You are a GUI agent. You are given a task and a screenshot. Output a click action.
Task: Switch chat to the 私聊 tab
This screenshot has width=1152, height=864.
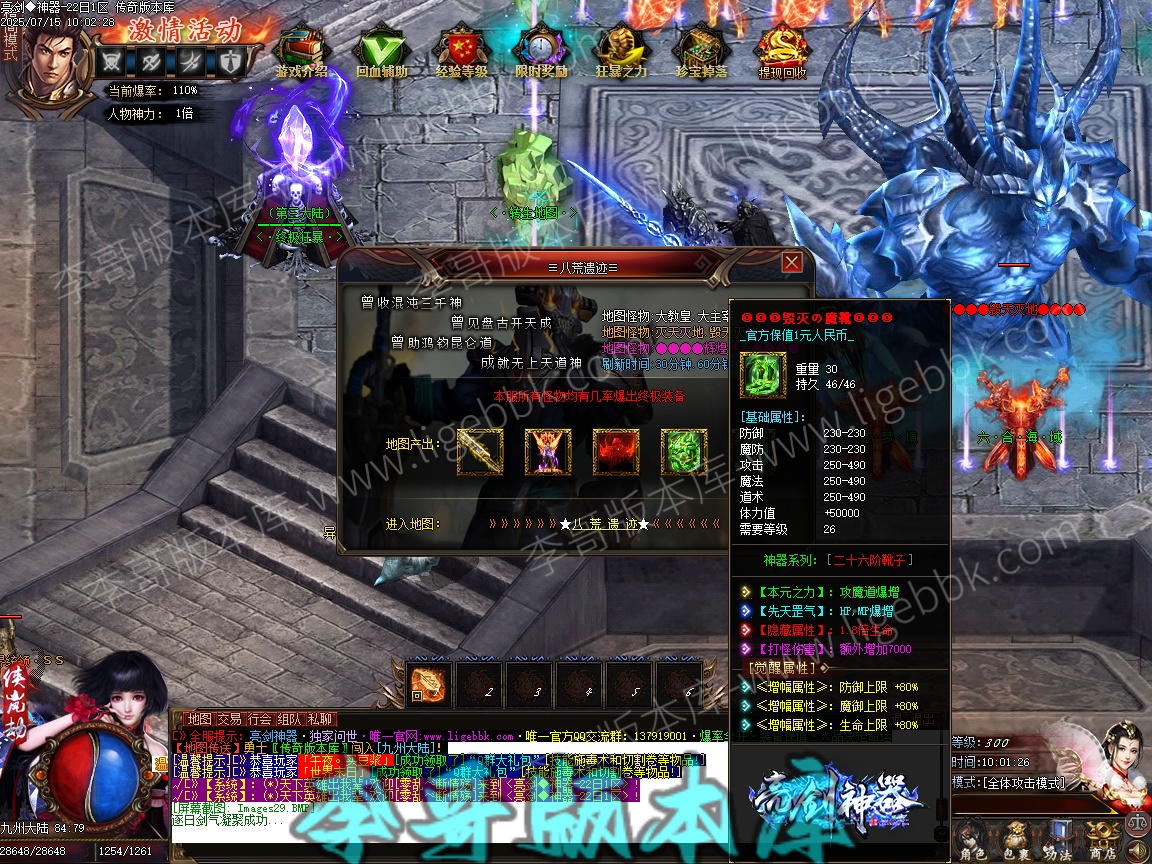321,719
